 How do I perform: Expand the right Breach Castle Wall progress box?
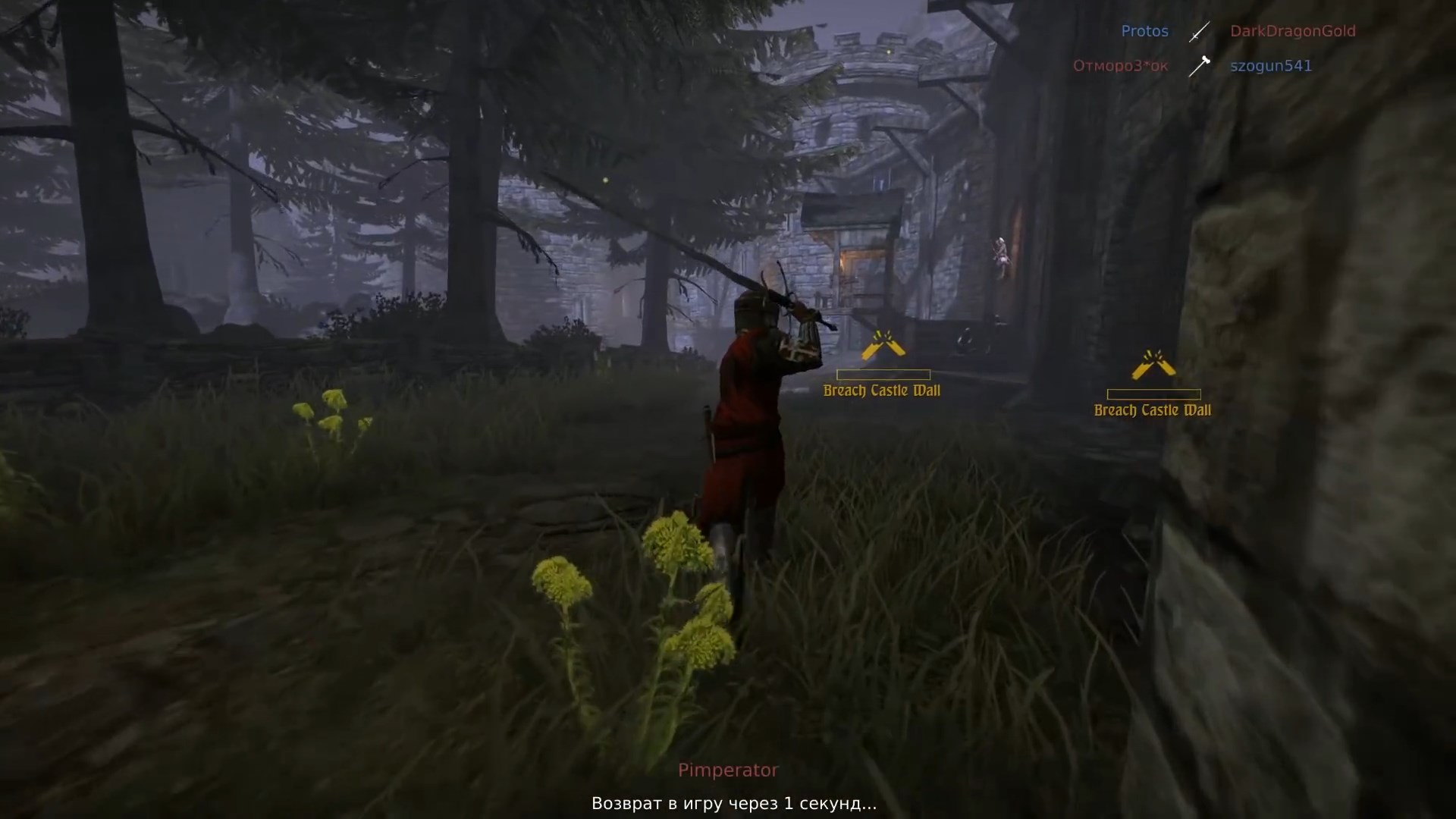click(1154, 393)
